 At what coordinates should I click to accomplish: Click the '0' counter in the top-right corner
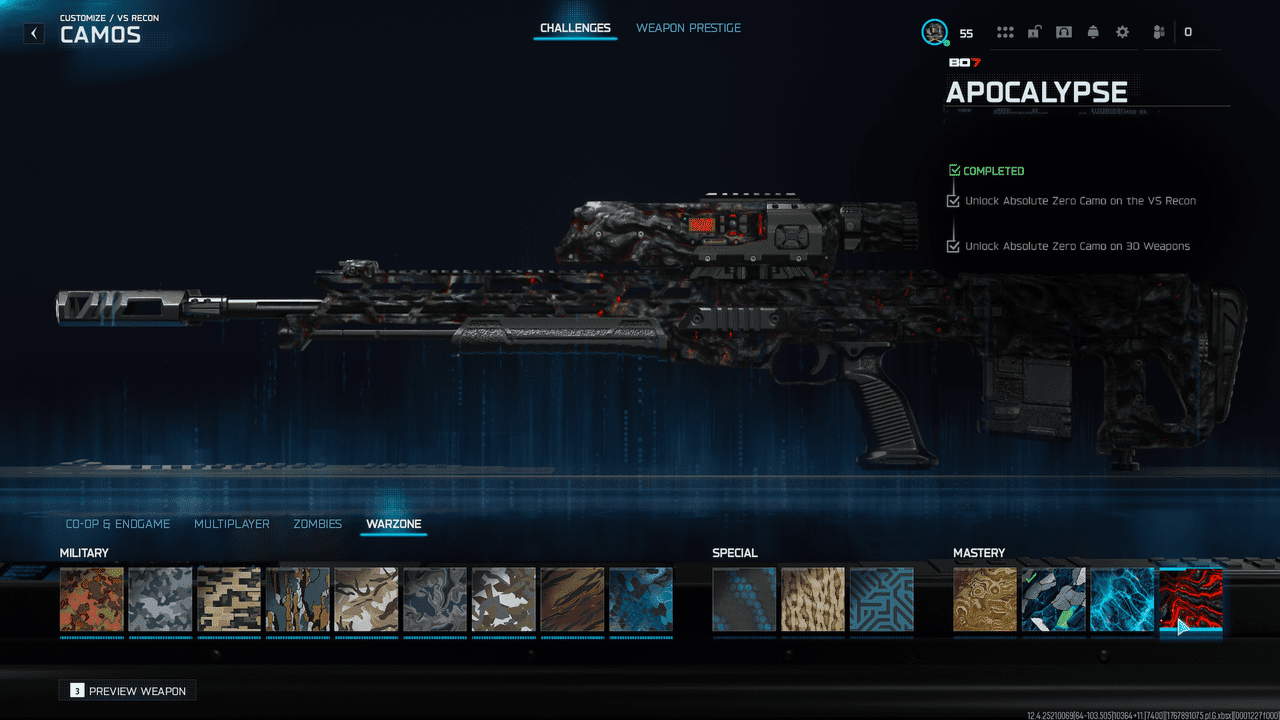(x=1188, y=31)
